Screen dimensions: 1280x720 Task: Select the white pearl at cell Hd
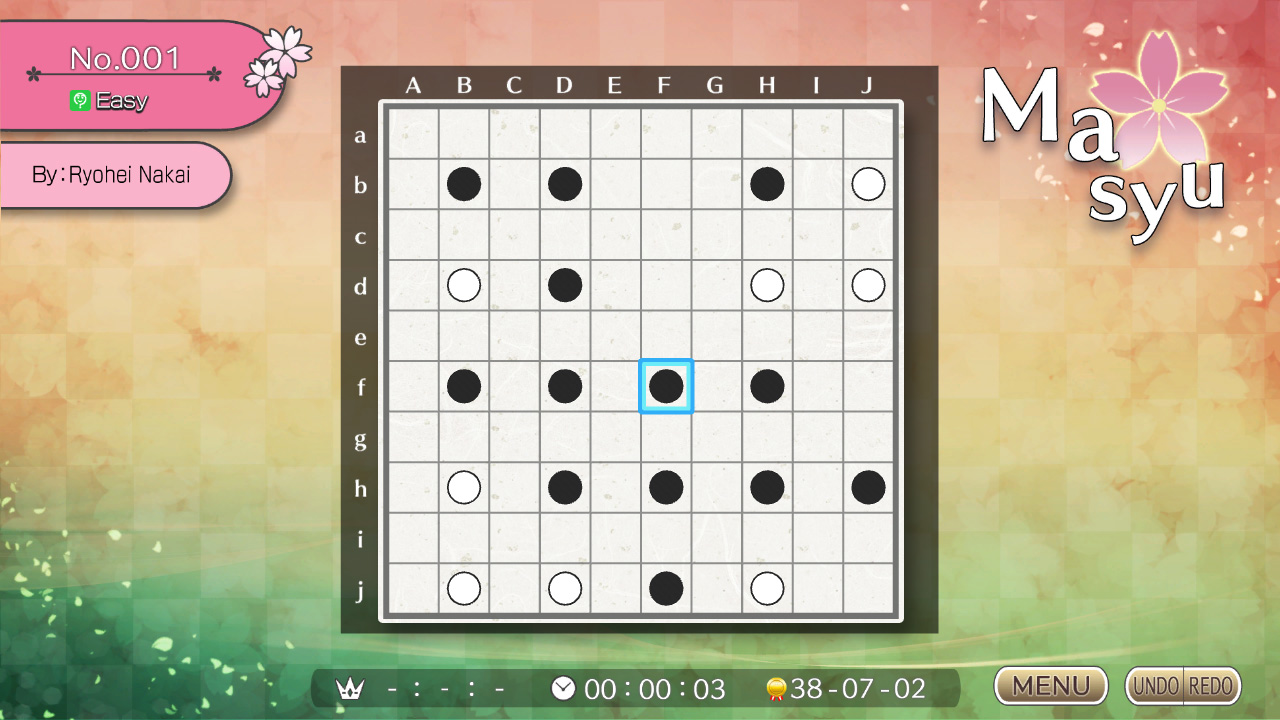(767, 285)
